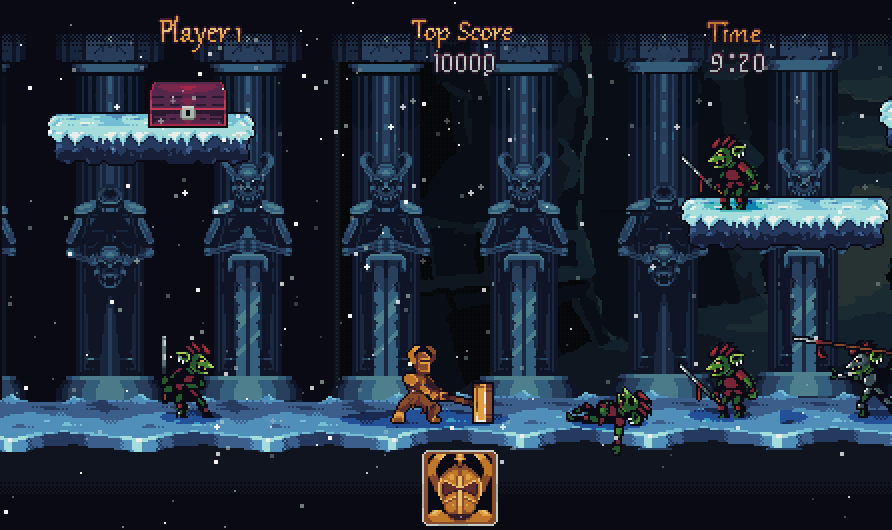Click the golden knight helmet icon
The image size is (892, 530).
click(460, 488)
